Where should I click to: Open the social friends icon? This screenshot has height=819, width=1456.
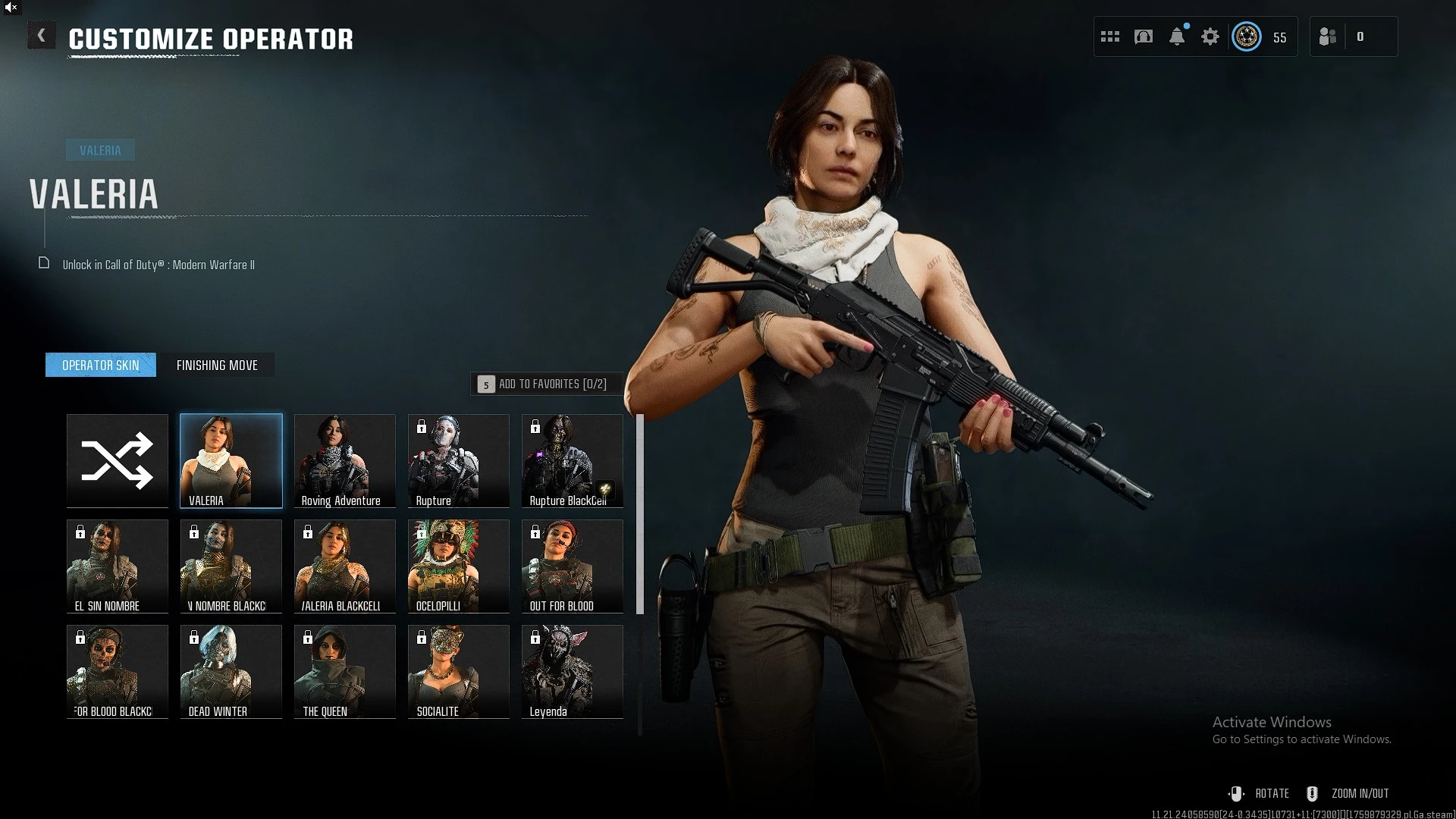(x=1328, y=36)
